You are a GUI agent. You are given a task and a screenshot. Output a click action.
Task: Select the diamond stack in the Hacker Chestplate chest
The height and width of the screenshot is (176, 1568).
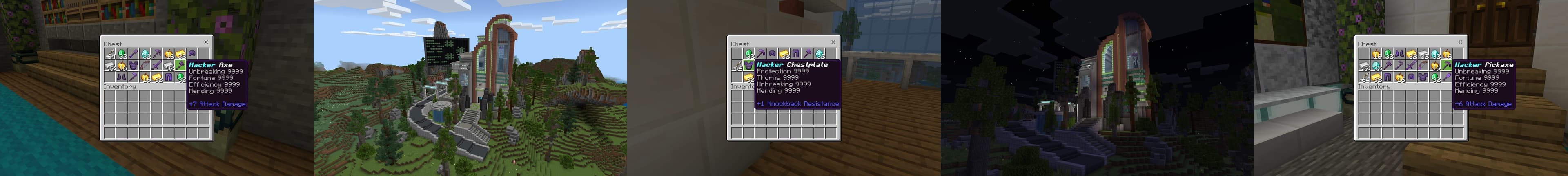click(x=819, y=53)
